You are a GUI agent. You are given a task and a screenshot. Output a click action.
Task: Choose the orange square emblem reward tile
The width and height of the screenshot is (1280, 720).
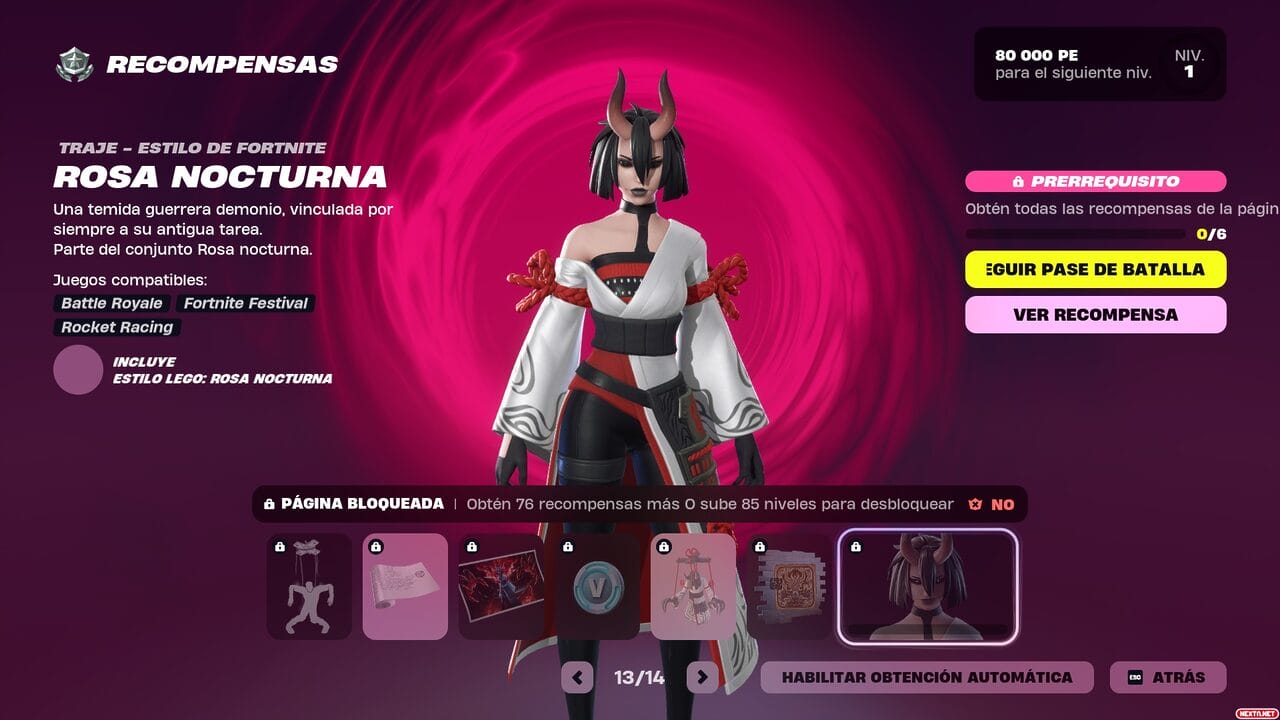[789, 586]
